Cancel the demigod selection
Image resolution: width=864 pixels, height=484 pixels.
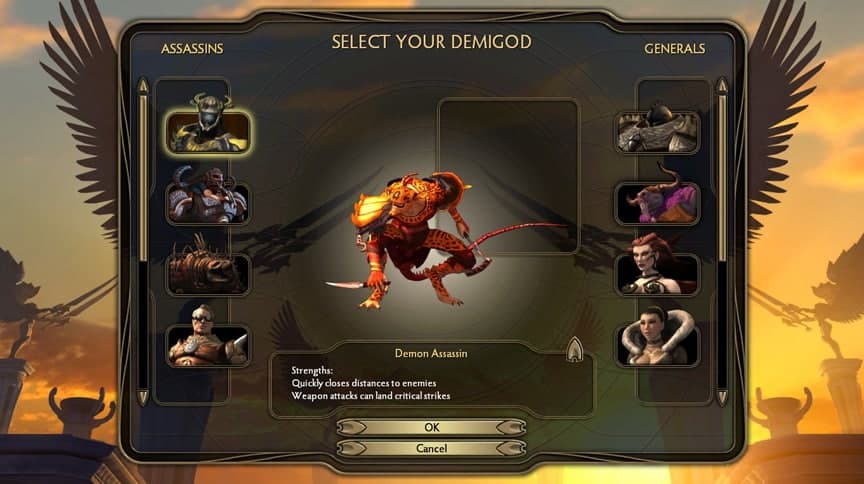click(x=431, y=448)
